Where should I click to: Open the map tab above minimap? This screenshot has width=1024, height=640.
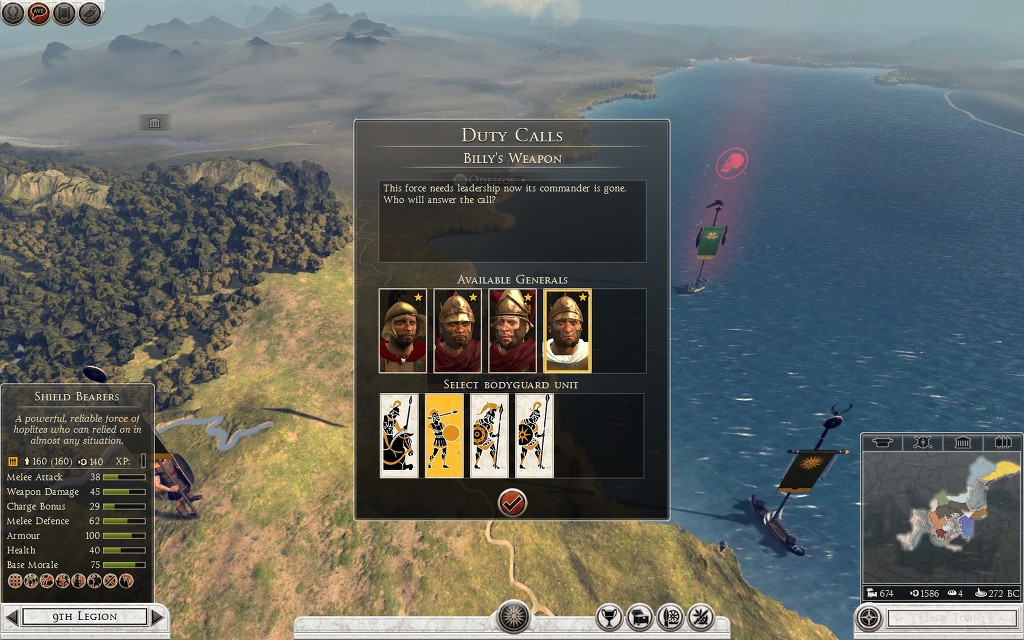tap(1000, 442)
